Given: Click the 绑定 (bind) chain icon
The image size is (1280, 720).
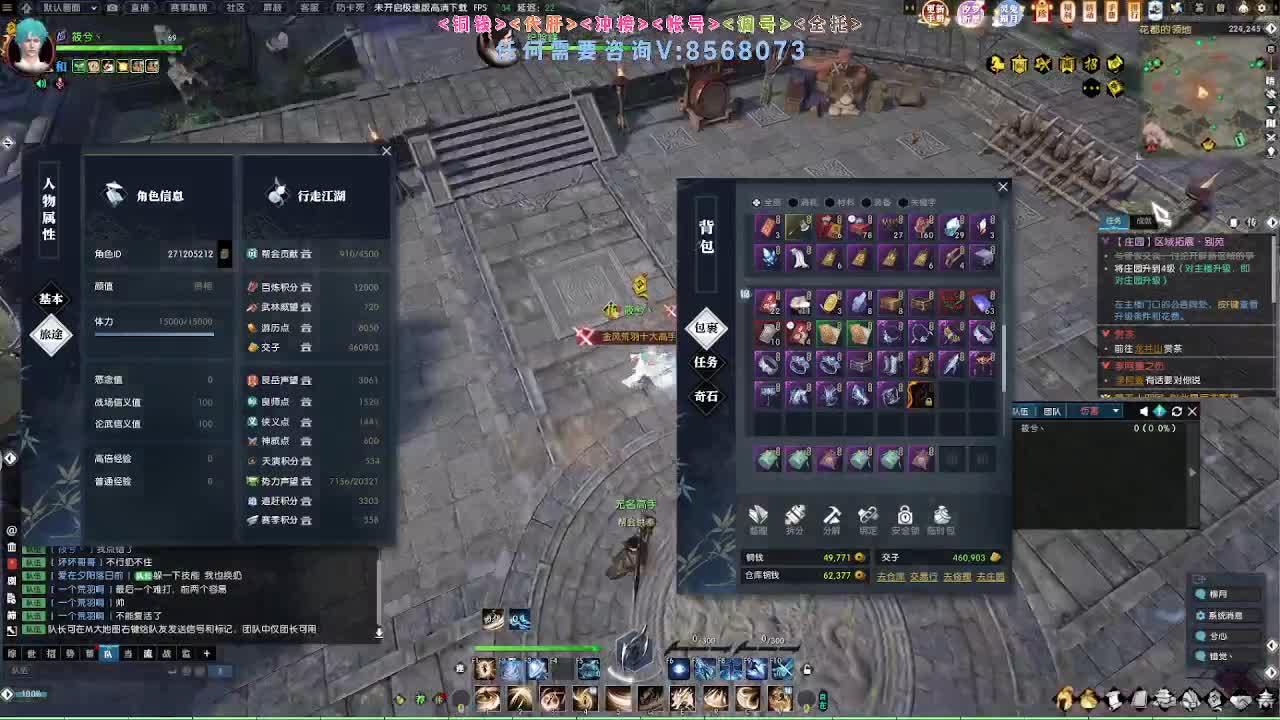Looking at the screenshot, I should point(868,514).
